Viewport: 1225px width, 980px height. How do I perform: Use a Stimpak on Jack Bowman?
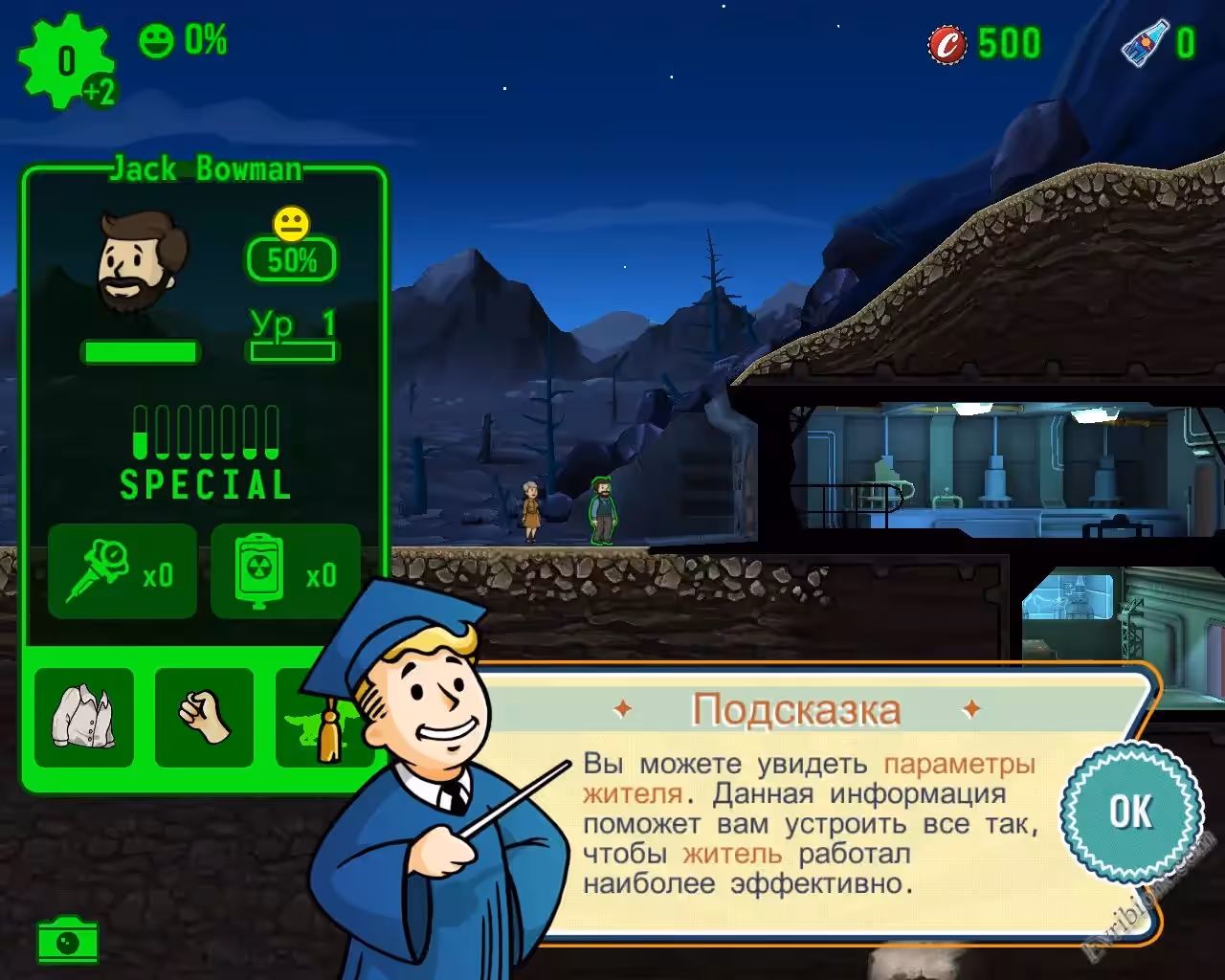[x=122, y=571]
